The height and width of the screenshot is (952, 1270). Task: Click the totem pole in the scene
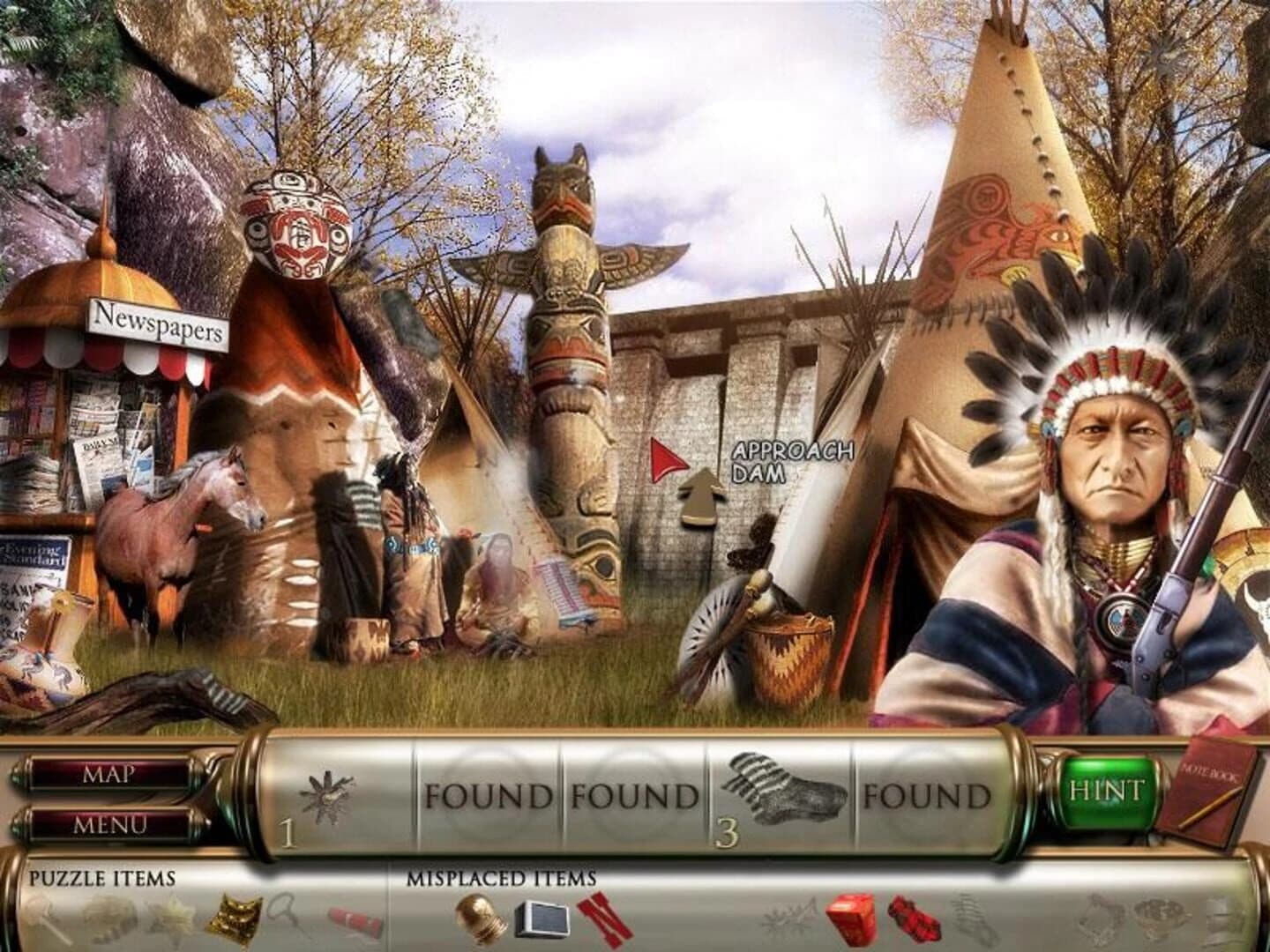[x=569, y=353]
